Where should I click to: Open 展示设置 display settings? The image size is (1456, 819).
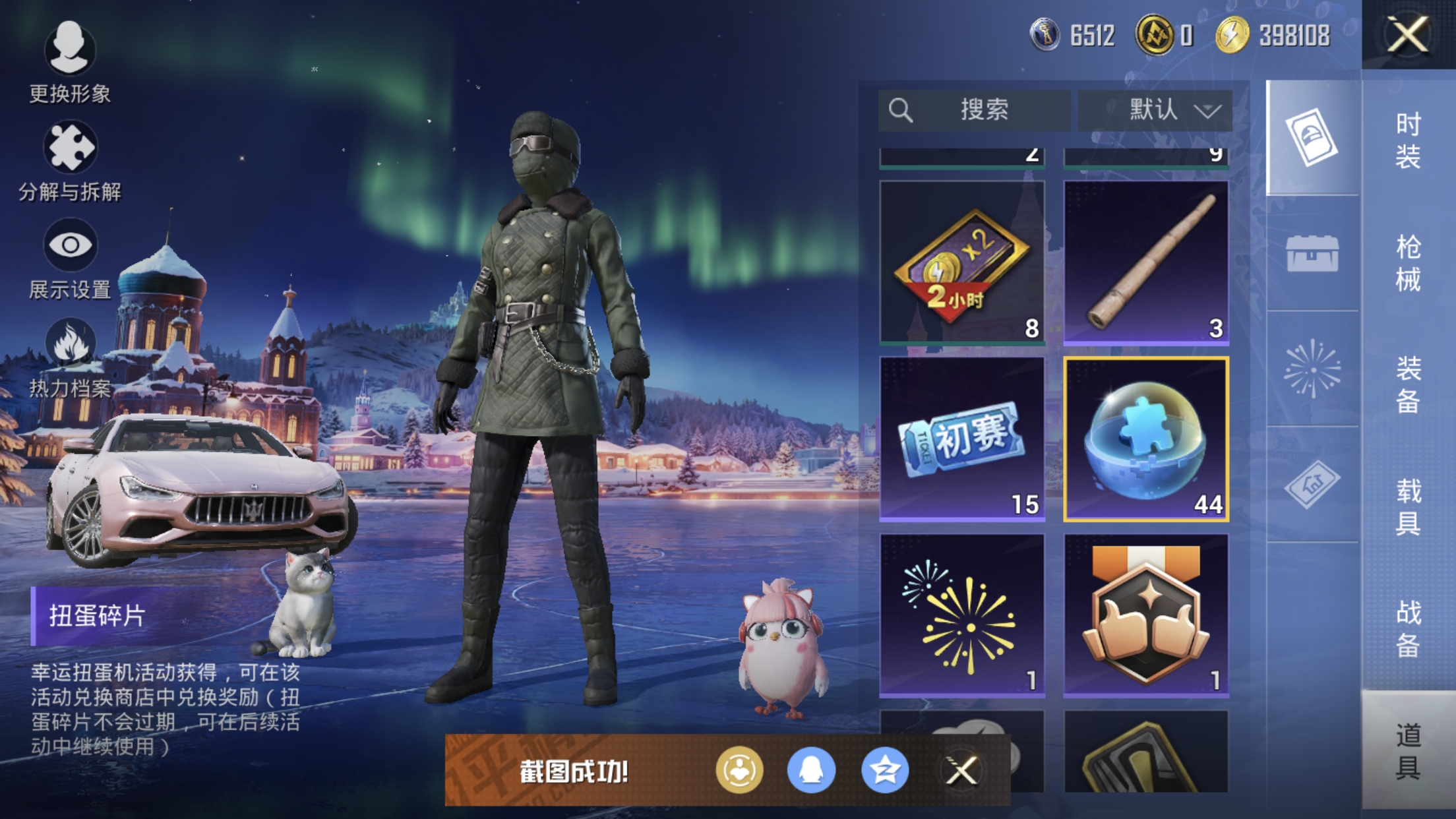pos(70,258)
